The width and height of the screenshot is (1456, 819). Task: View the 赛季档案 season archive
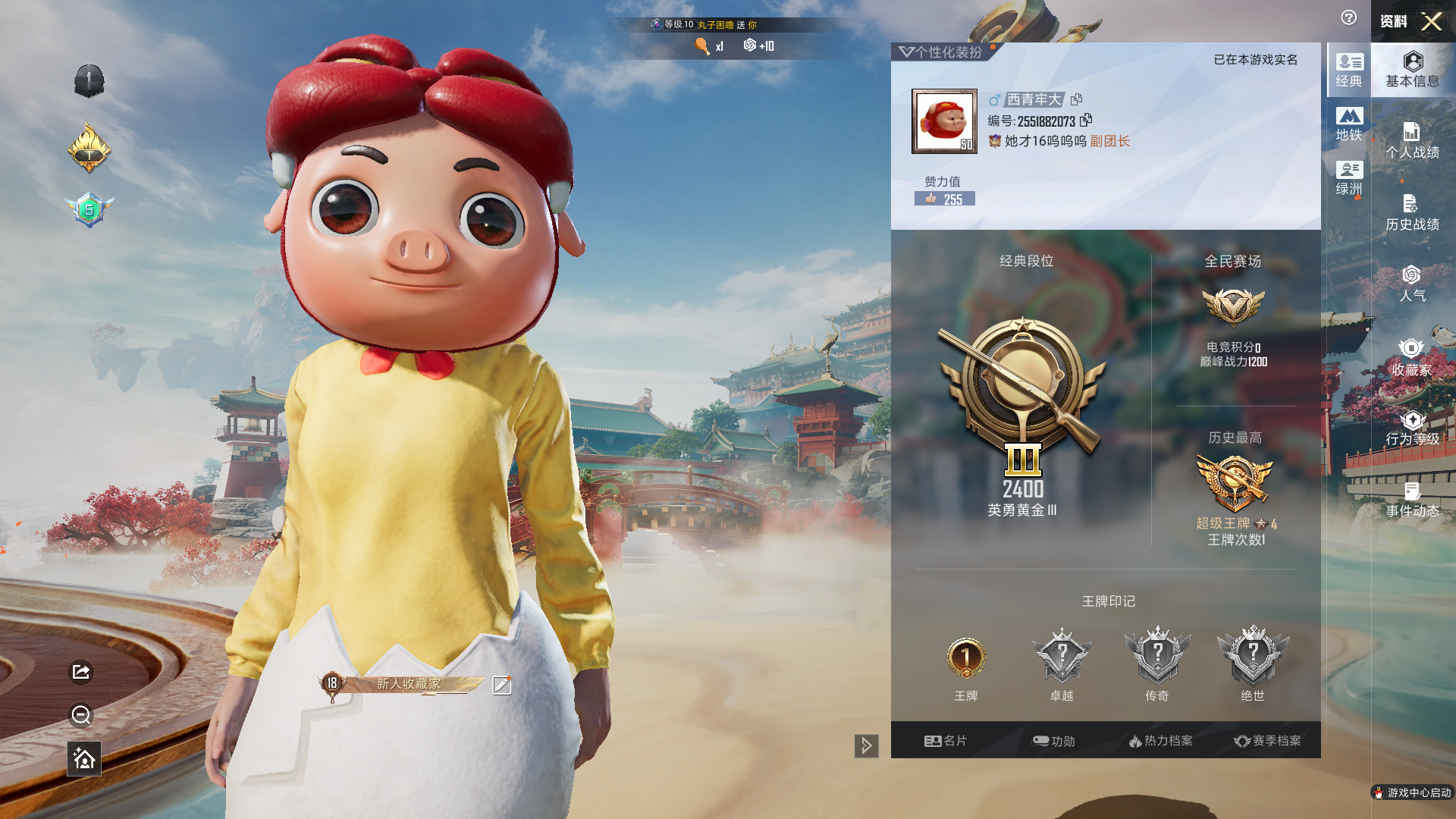1267,741
